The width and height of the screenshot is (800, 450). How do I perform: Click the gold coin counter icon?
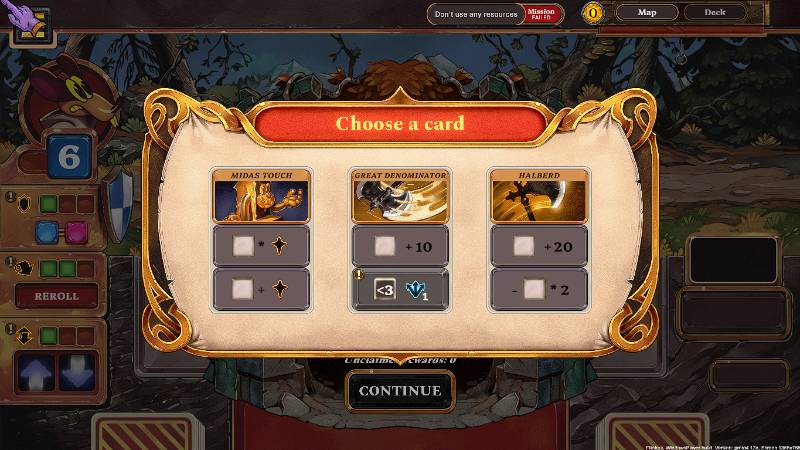click(x=596, y=13)
